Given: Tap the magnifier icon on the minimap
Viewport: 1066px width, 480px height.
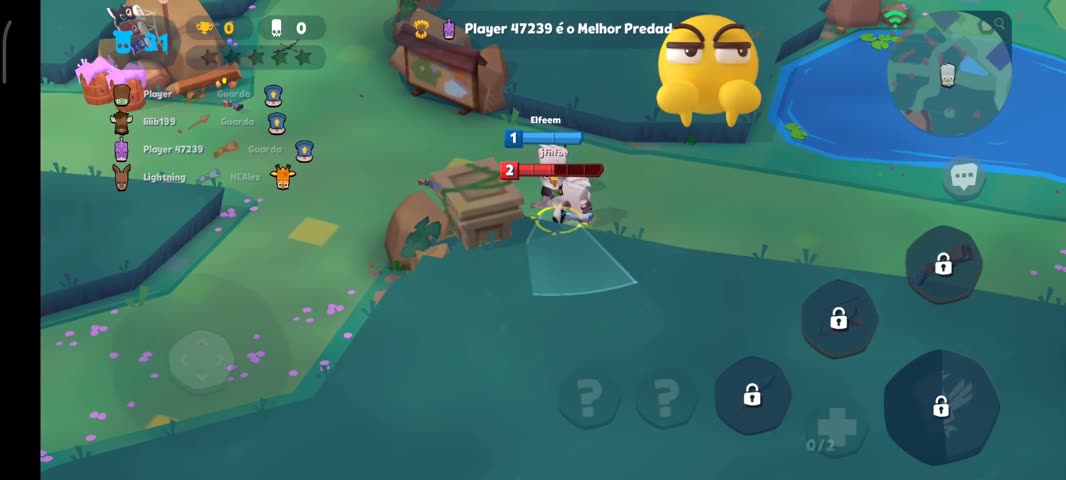Looking at the screenshot, I should point(998,25).
